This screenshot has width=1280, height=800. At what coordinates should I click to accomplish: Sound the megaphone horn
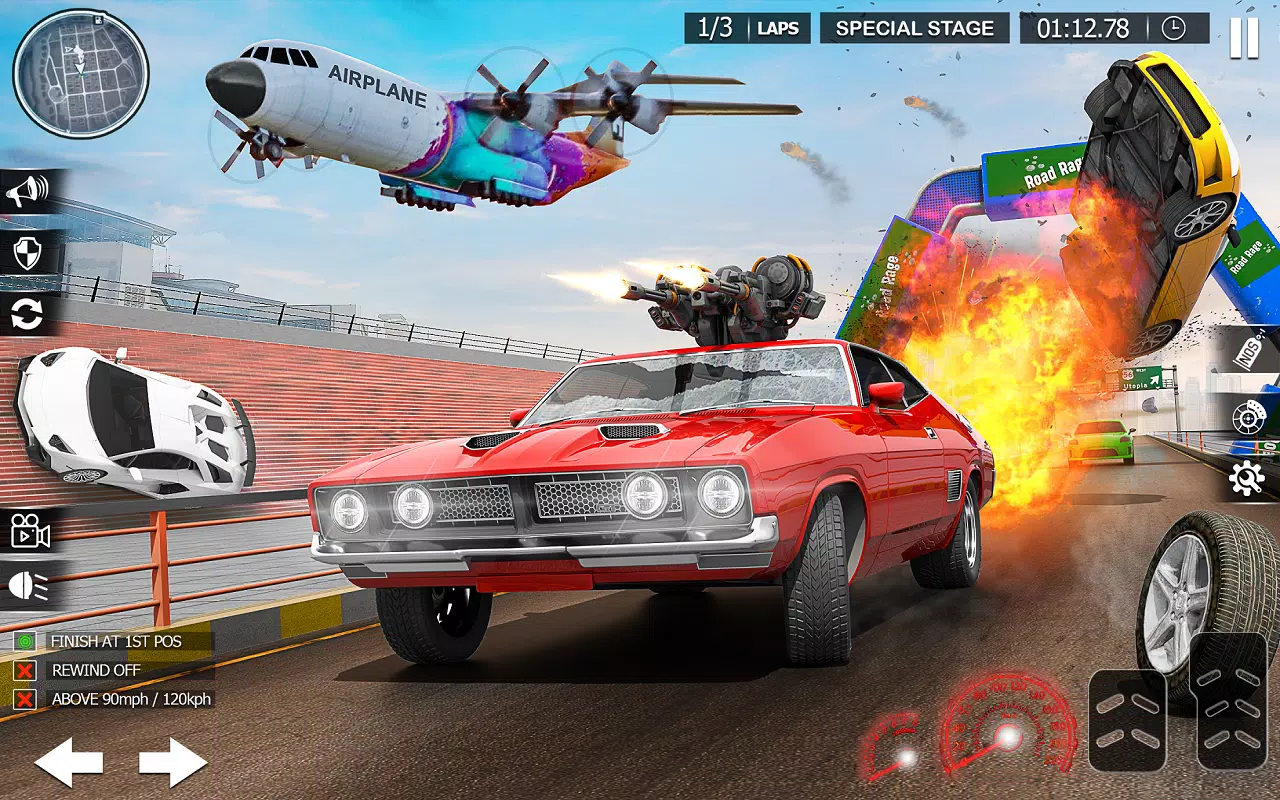27,191
